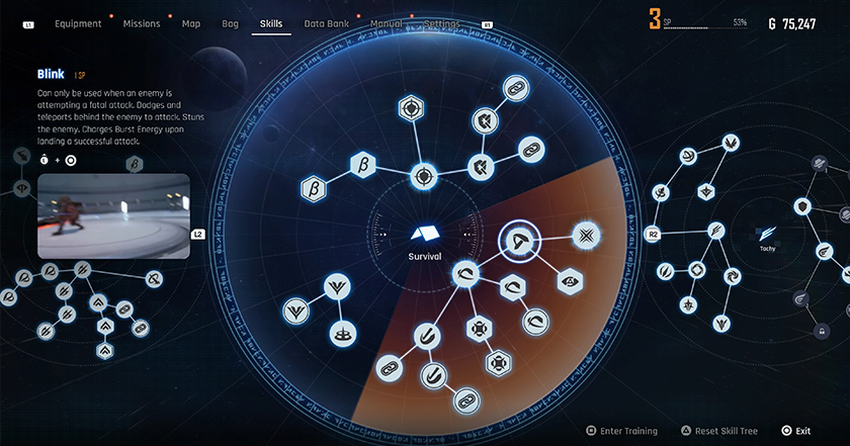Click the Survival emblem at the tree center
This screenshot has width=850, height=446.
tap(424, 234)
